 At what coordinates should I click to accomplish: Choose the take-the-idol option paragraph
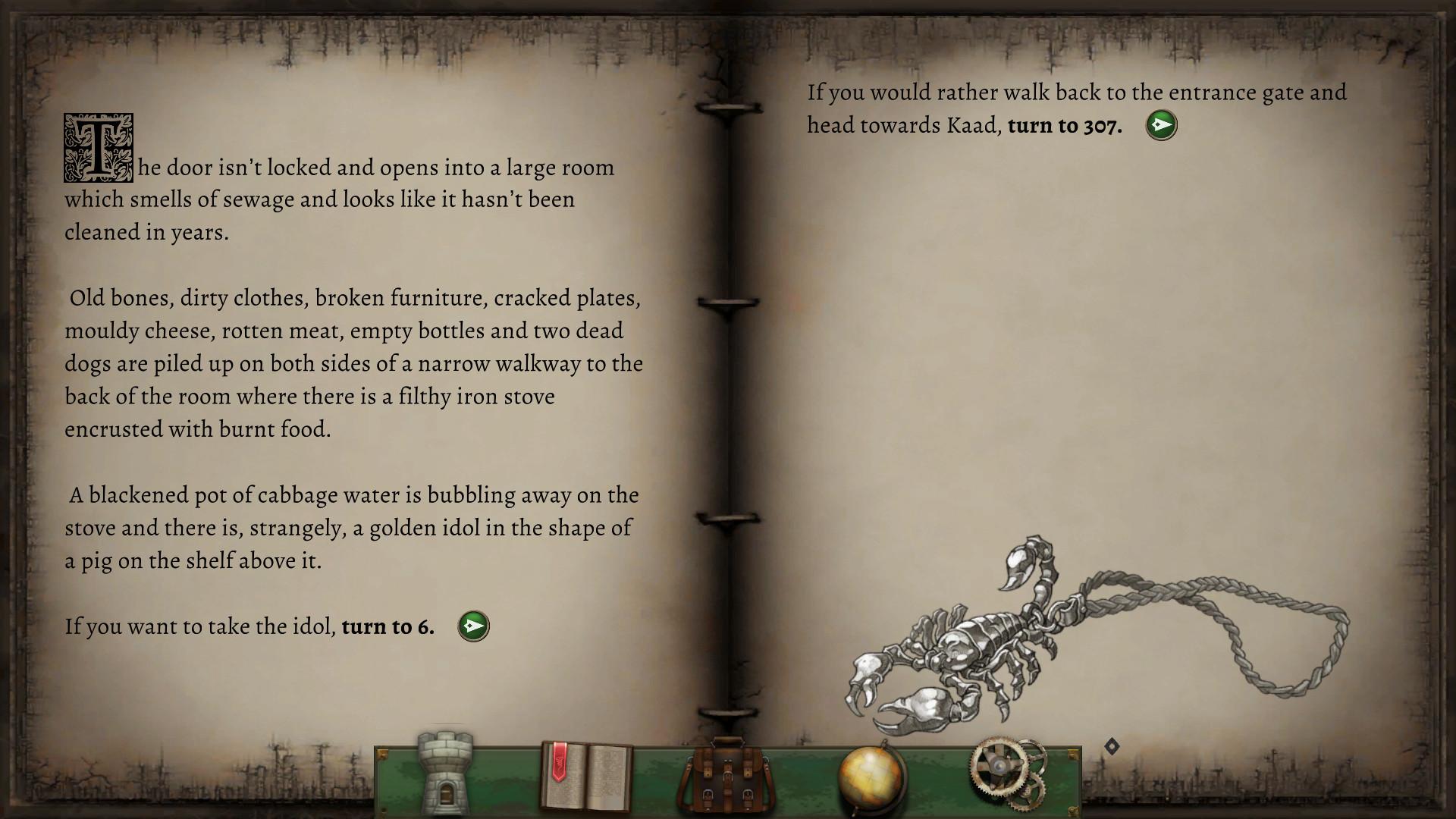(x=250, y=626)
